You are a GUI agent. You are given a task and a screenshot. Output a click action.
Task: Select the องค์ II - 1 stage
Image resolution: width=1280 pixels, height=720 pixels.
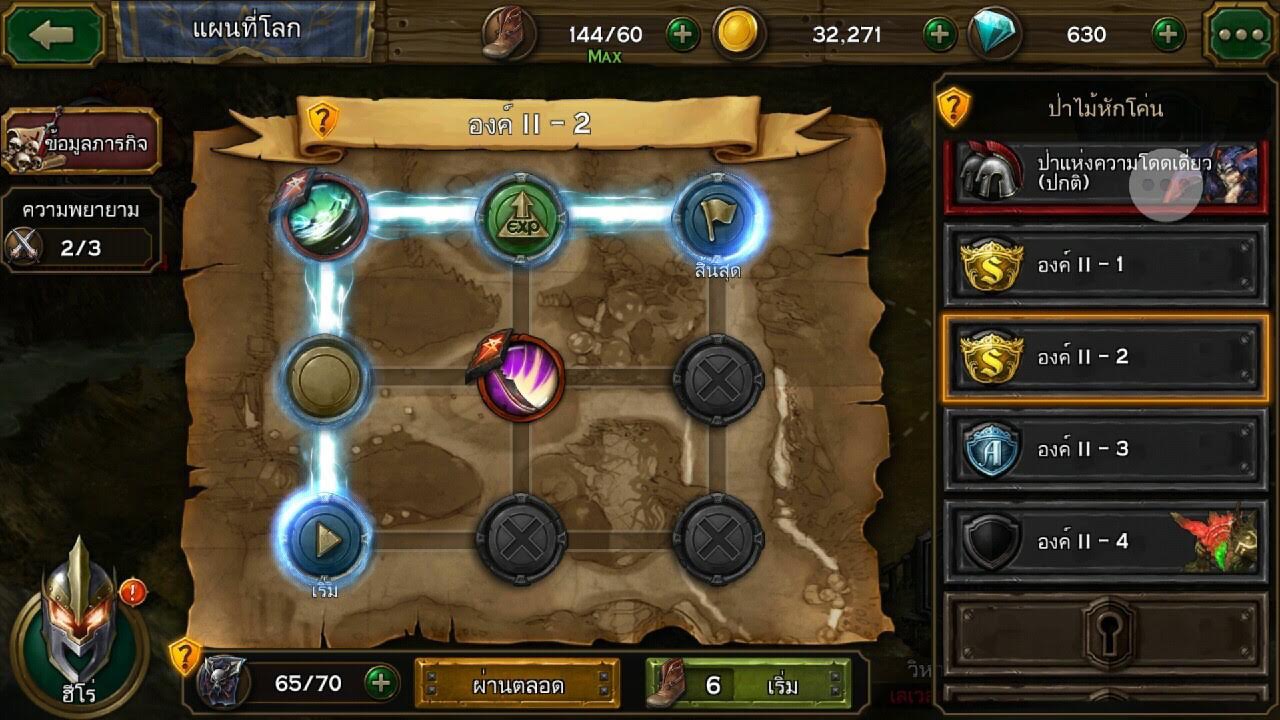click(1104, 265)
